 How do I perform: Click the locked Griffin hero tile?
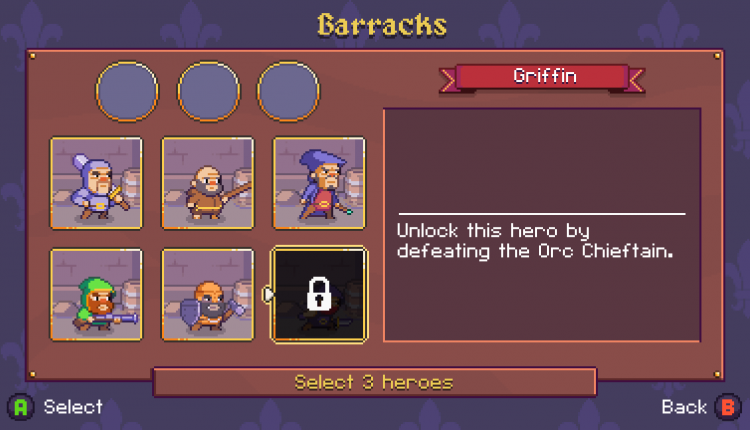319,294
